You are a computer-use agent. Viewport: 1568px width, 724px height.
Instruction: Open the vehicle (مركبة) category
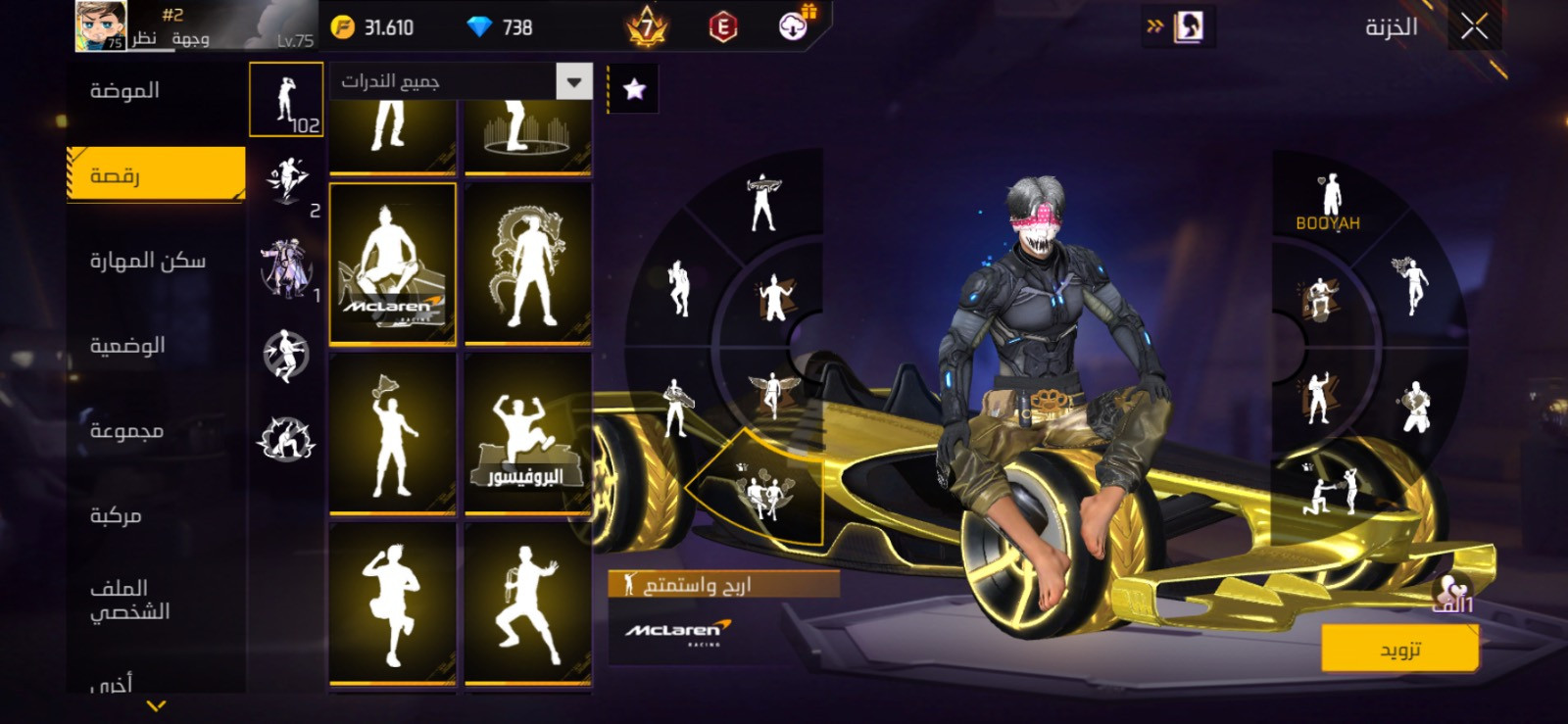pos(116,515)
